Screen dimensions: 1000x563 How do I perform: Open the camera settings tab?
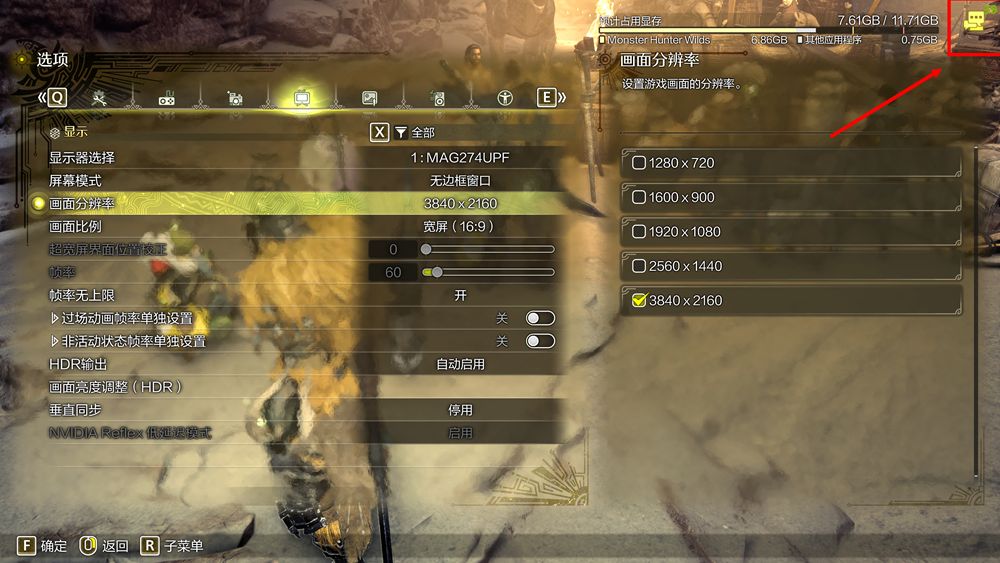tap(234, 98)
